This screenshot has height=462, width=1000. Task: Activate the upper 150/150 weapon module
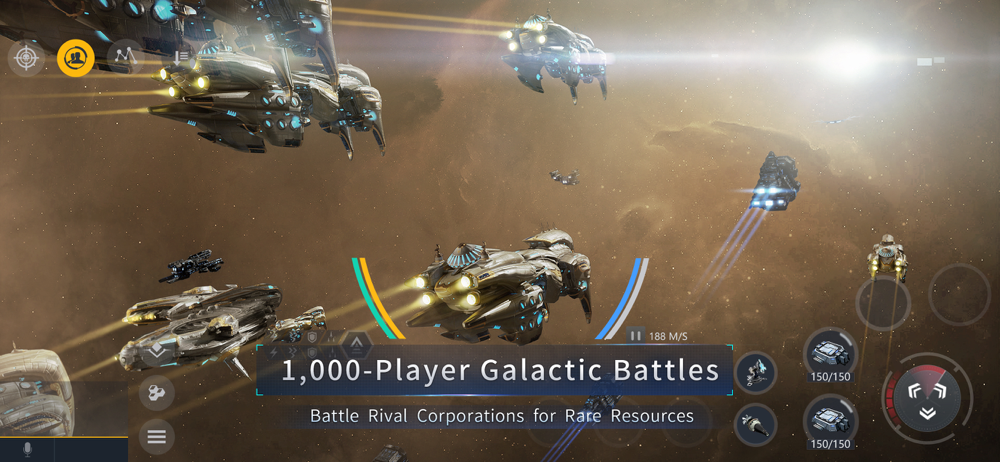pyautogui.click(x=830, y=356)
